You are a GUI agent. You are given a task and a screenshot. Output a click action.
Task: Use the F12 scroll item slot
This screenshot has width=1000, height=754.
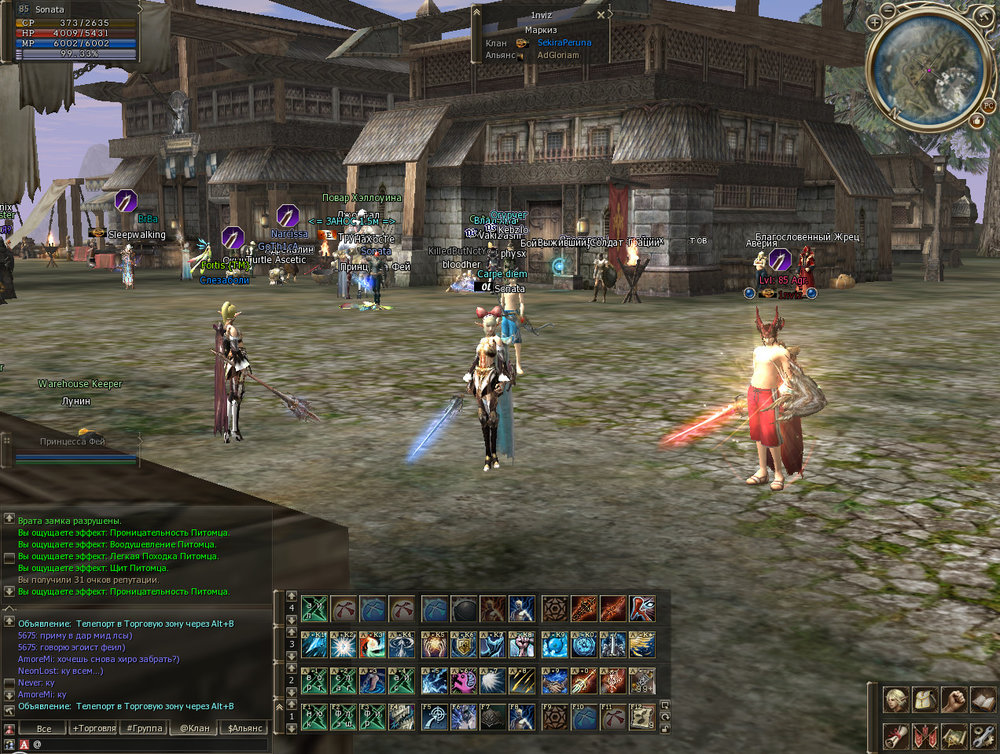(643, 716)
